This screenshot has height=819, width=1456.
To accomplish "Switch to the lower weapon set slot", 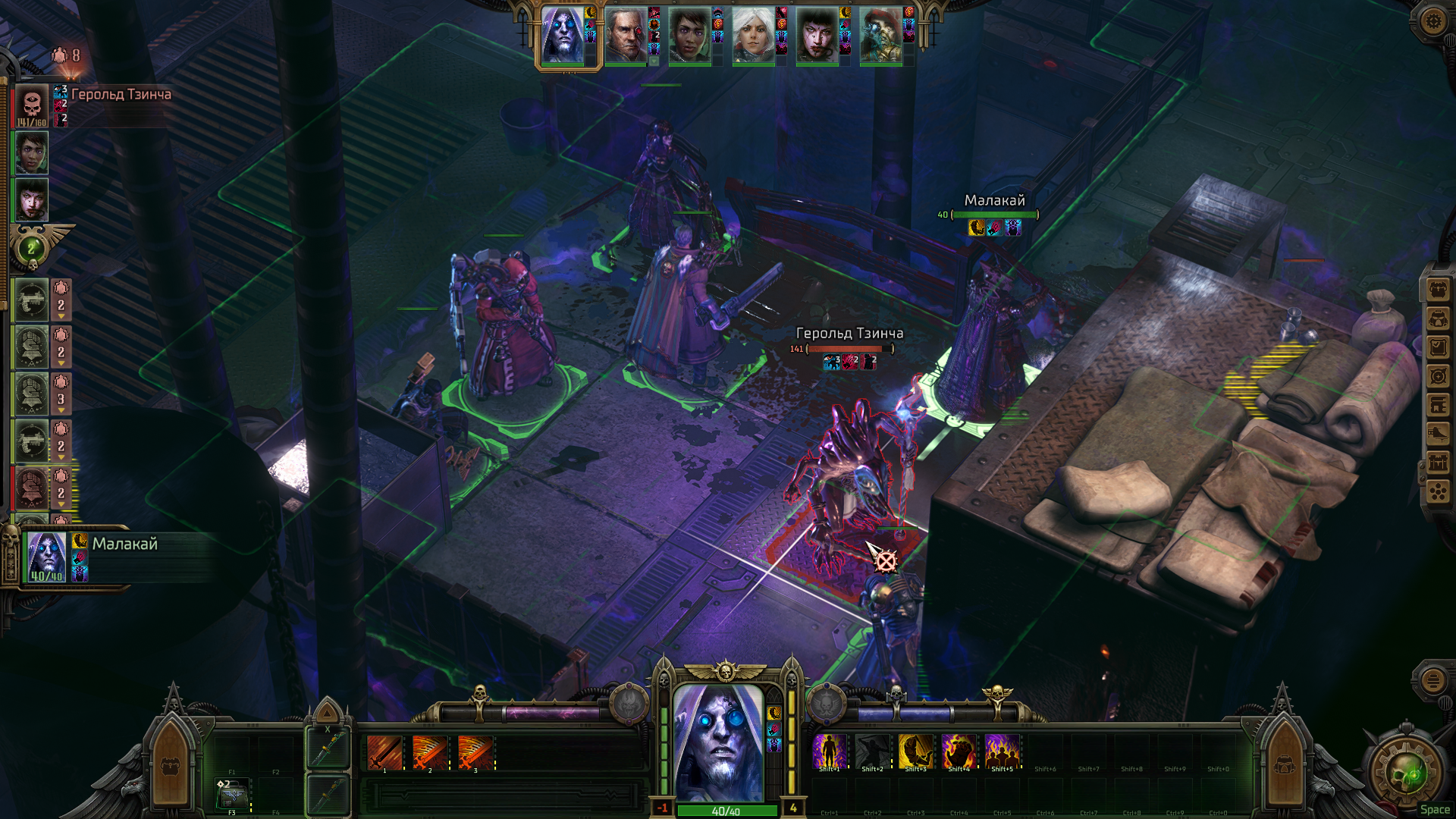I will click(x=328, y=794).
